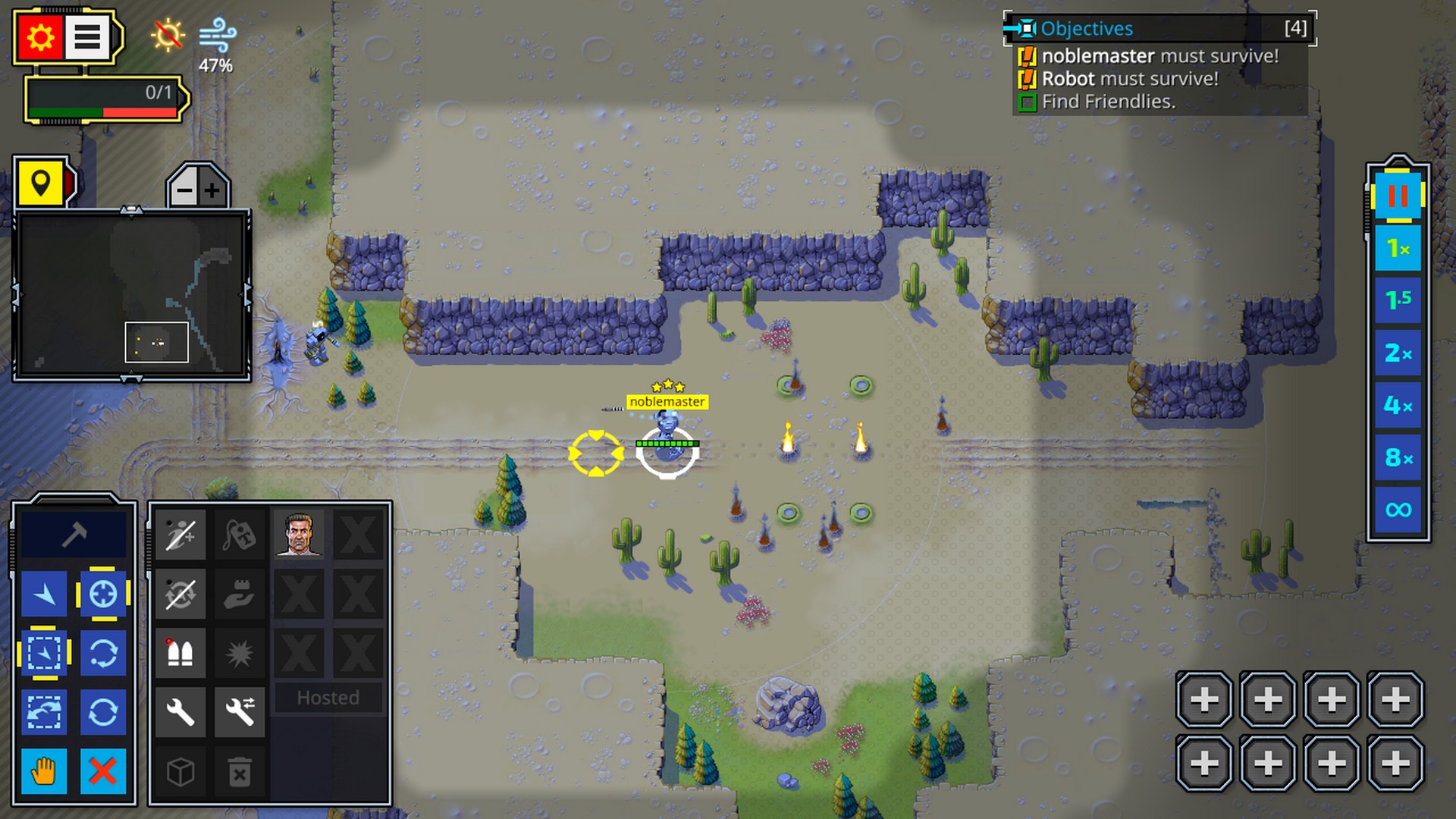Toggle the disabled rotation option
The height and width of the screenshot is (819, 1456).
(x=180, y=594)
